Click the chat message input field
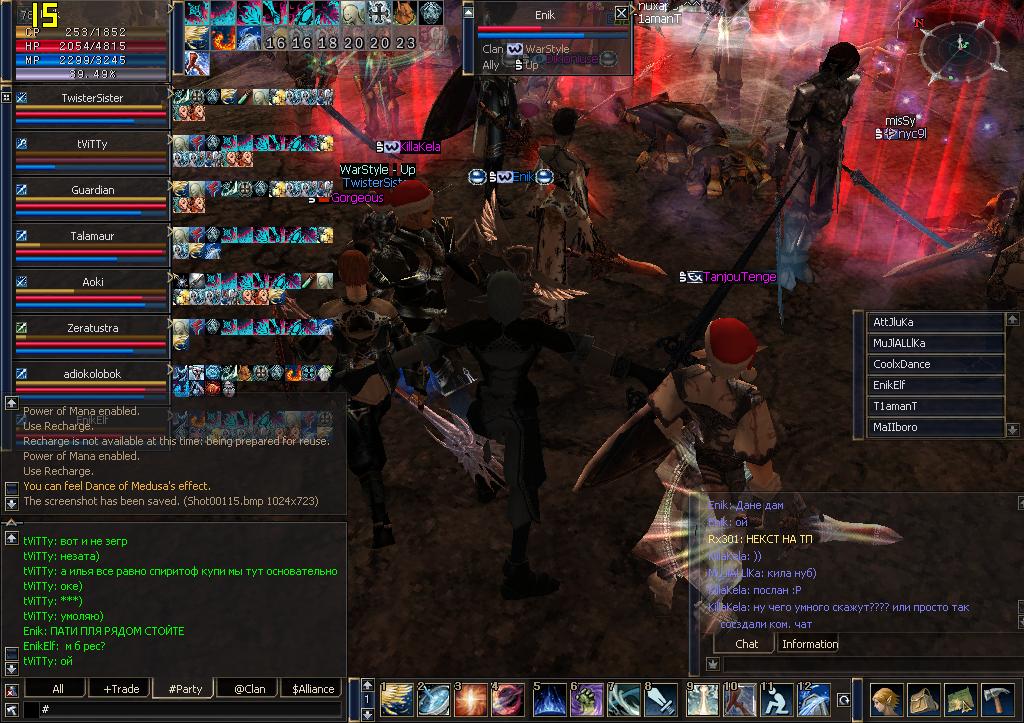Screen dimensions: 1024x723 pyautogui.click(x=190, y=709)
